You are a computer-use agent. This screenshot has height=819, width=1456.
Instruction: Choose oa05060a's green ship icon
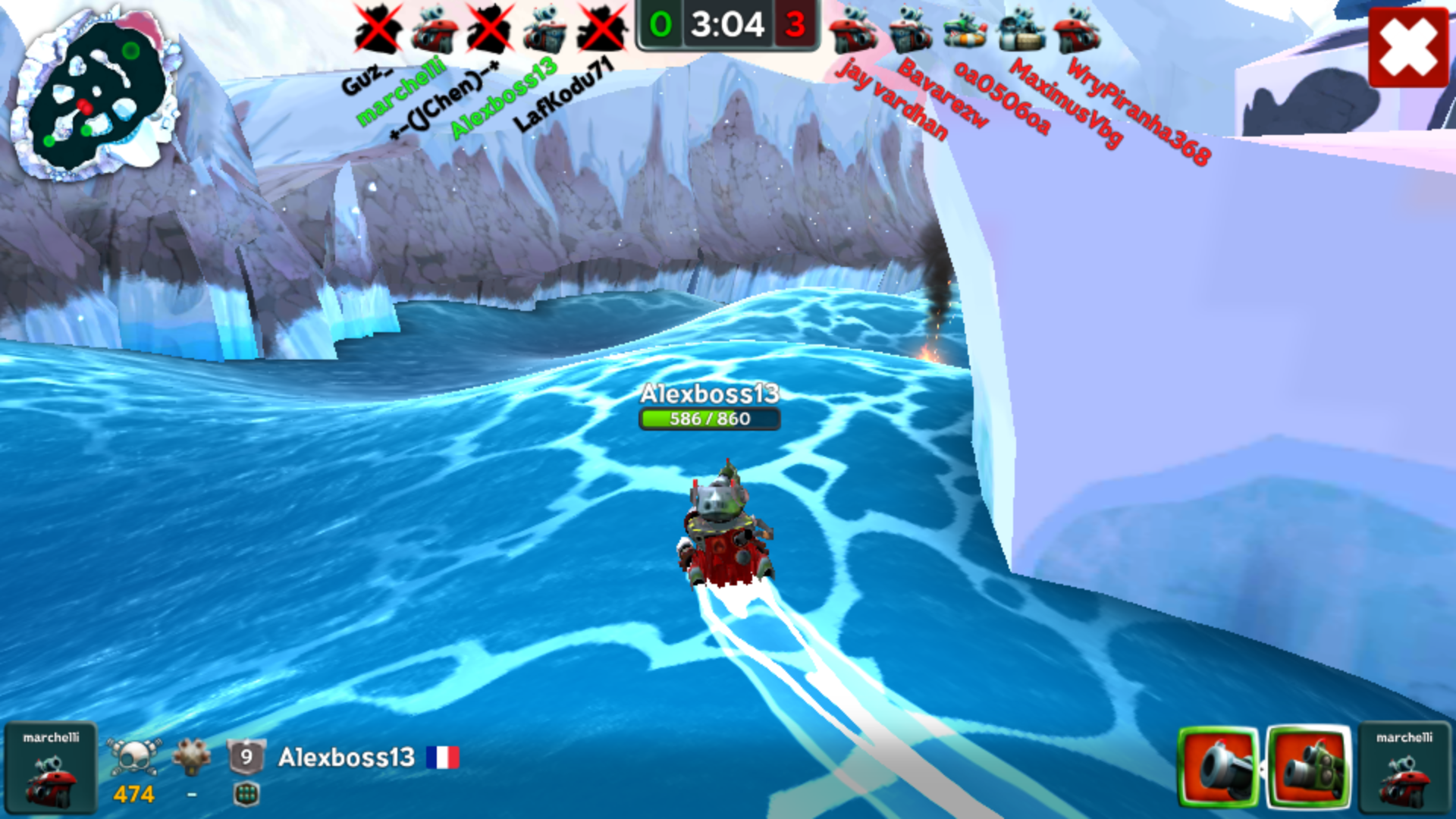pos(965,30)
